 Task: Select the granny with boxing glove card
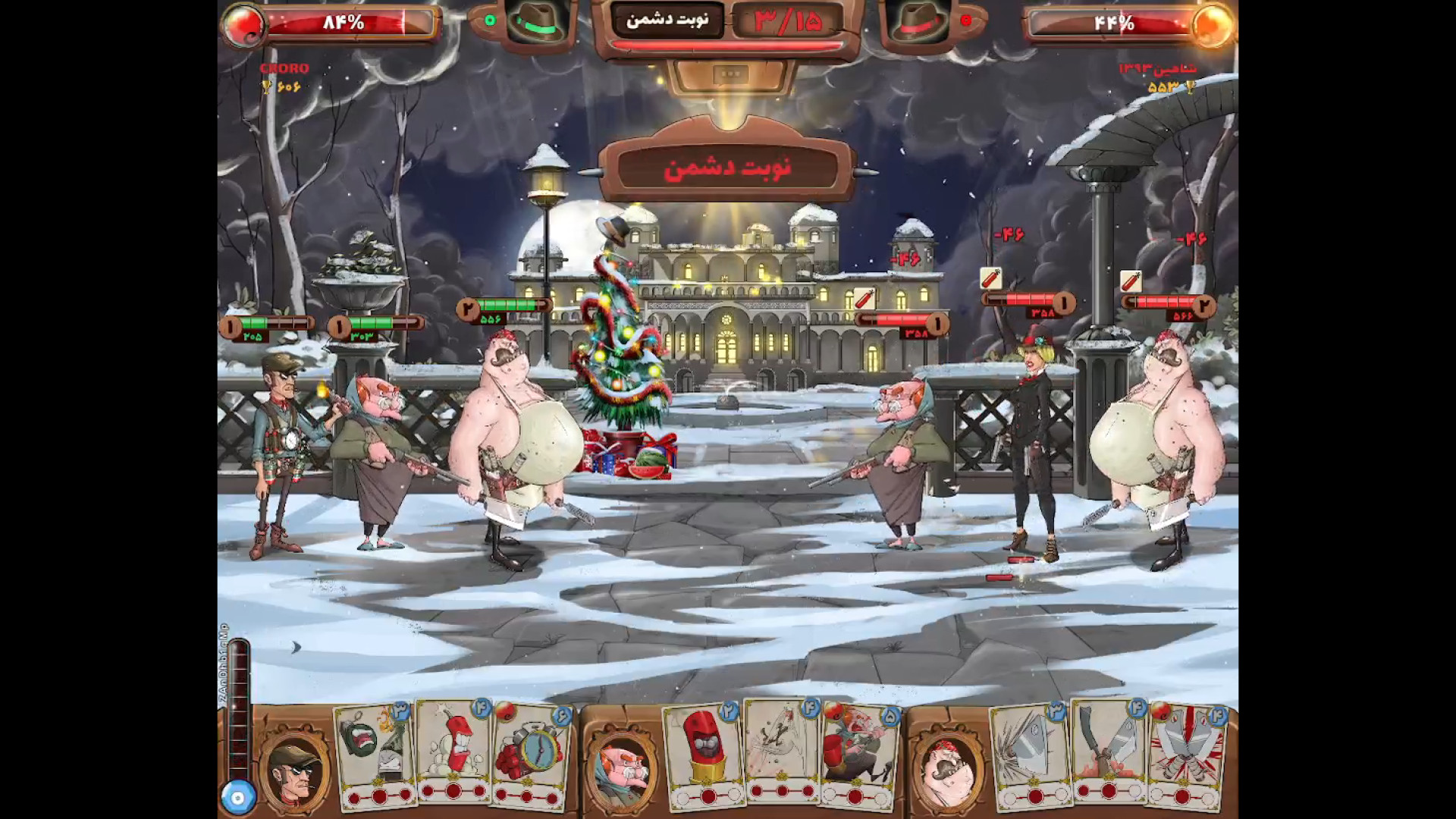858,752
